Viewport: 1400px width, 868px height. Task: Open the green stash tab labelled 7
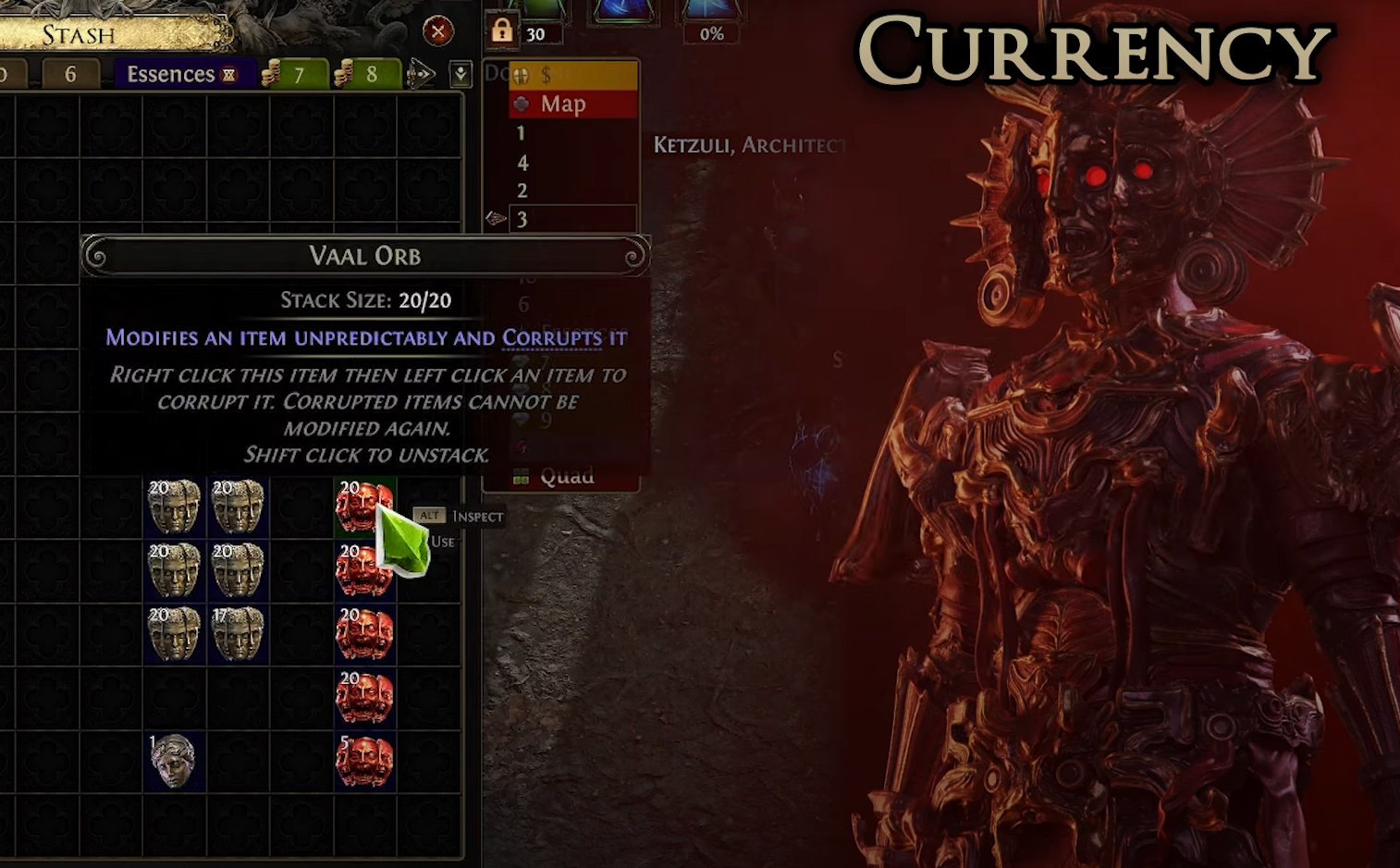pyautogui.click(x=296, y=74)
